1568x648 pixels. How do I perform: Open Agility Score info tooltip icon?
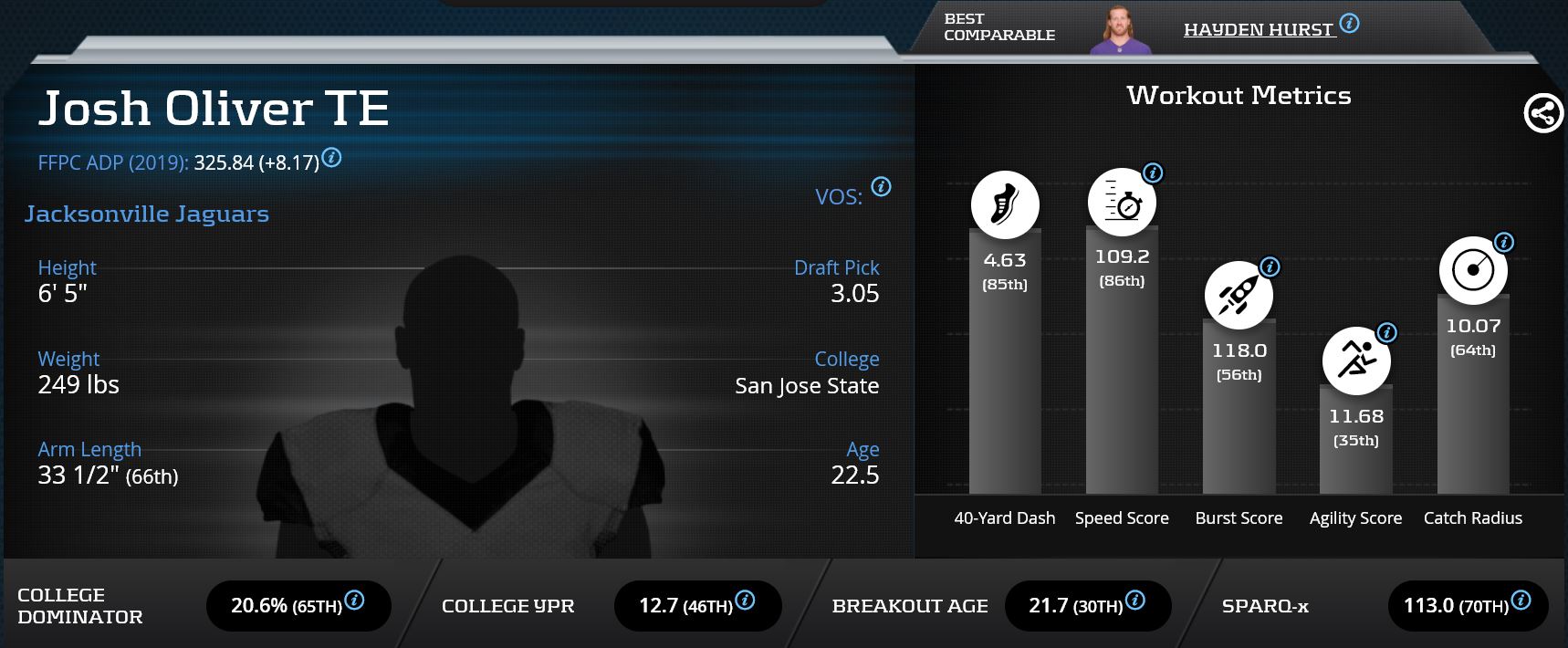pyautogui.click(x=1386, y=333)
